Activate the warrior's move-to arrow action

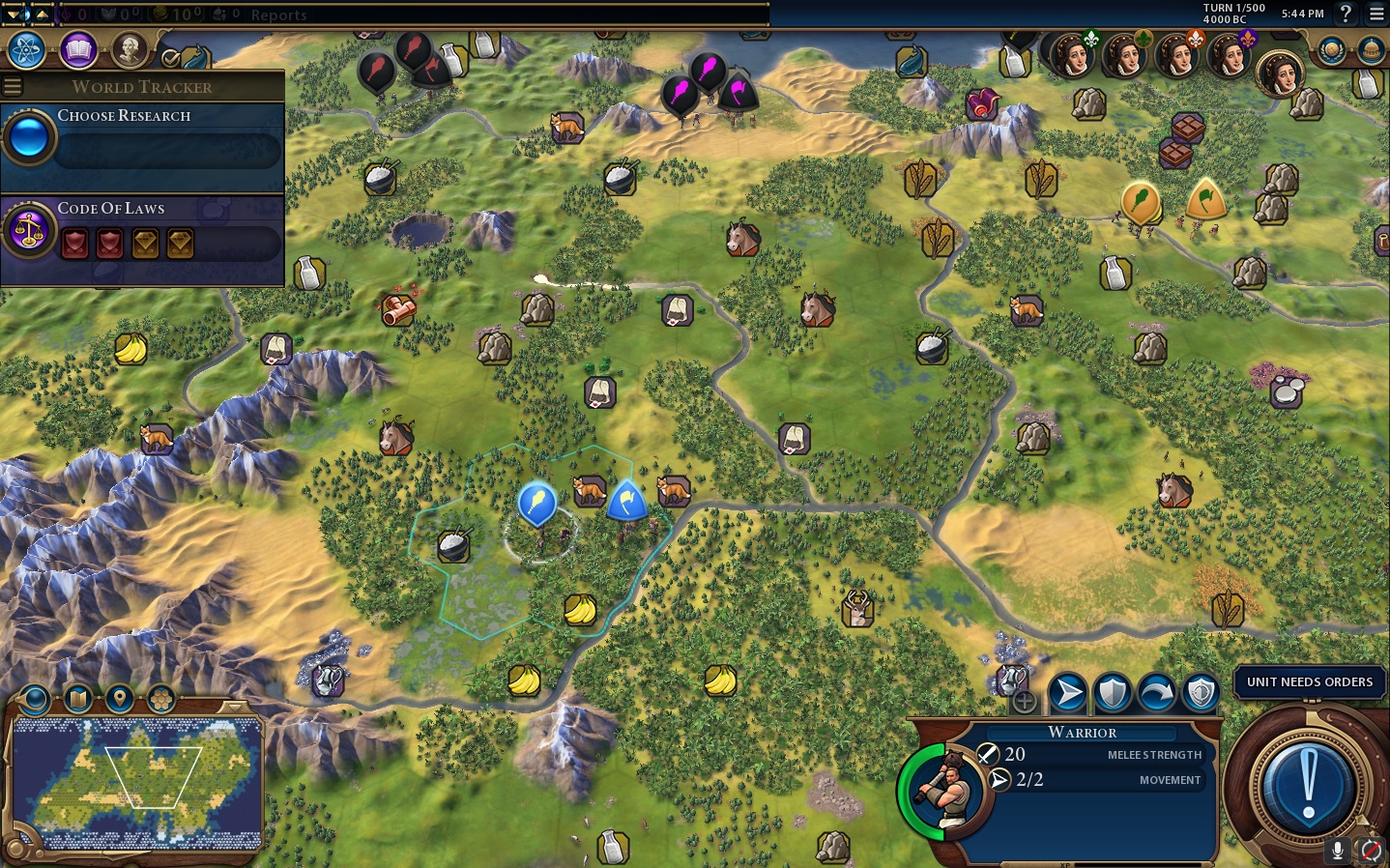(x=1067, y=692)
